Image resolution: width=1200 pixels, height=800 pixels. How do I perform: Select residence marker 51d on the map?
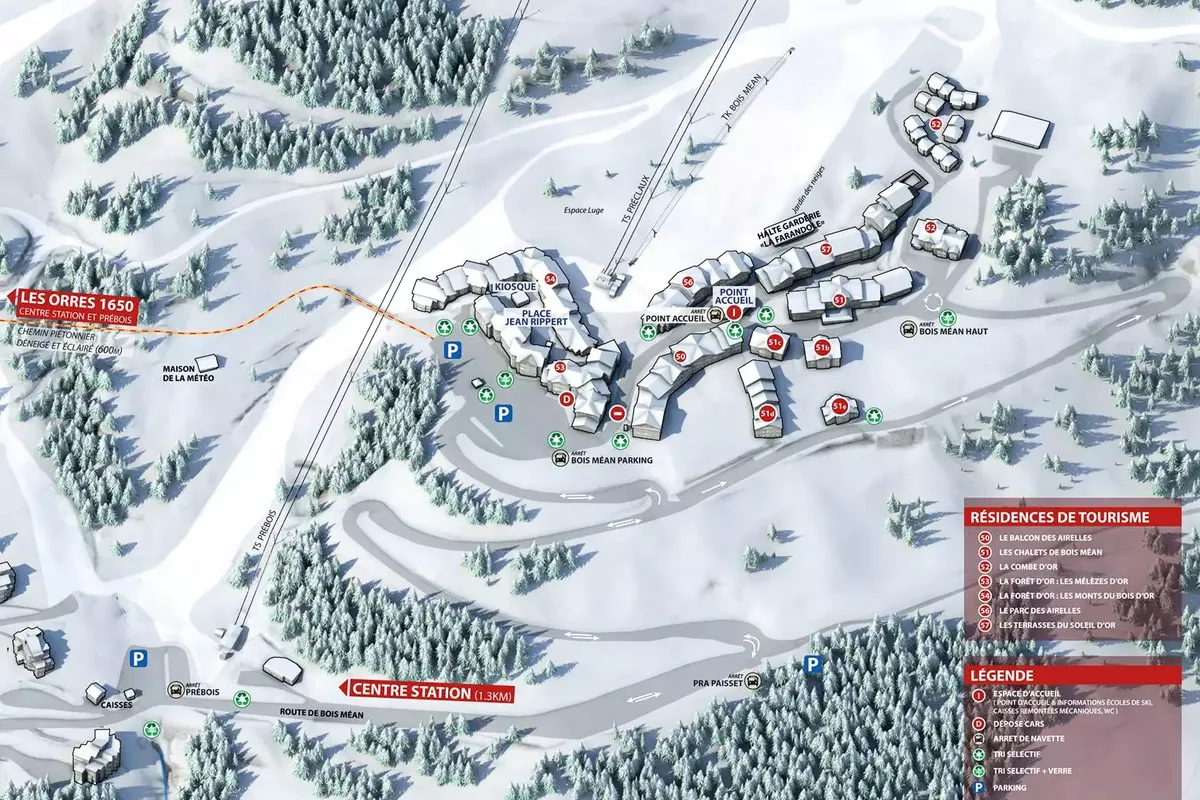coord(768,413)
